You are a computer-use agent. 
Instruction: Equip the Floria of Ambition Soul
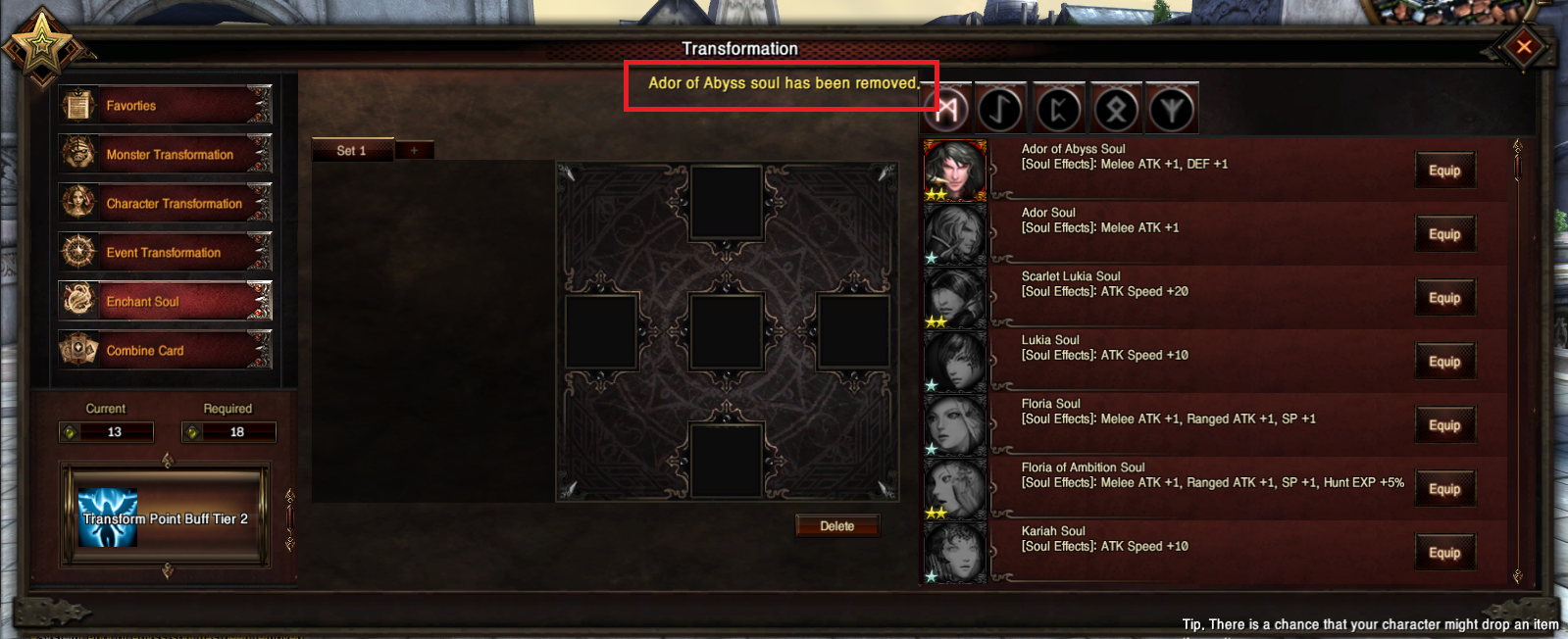click(x=1444, y=489)
